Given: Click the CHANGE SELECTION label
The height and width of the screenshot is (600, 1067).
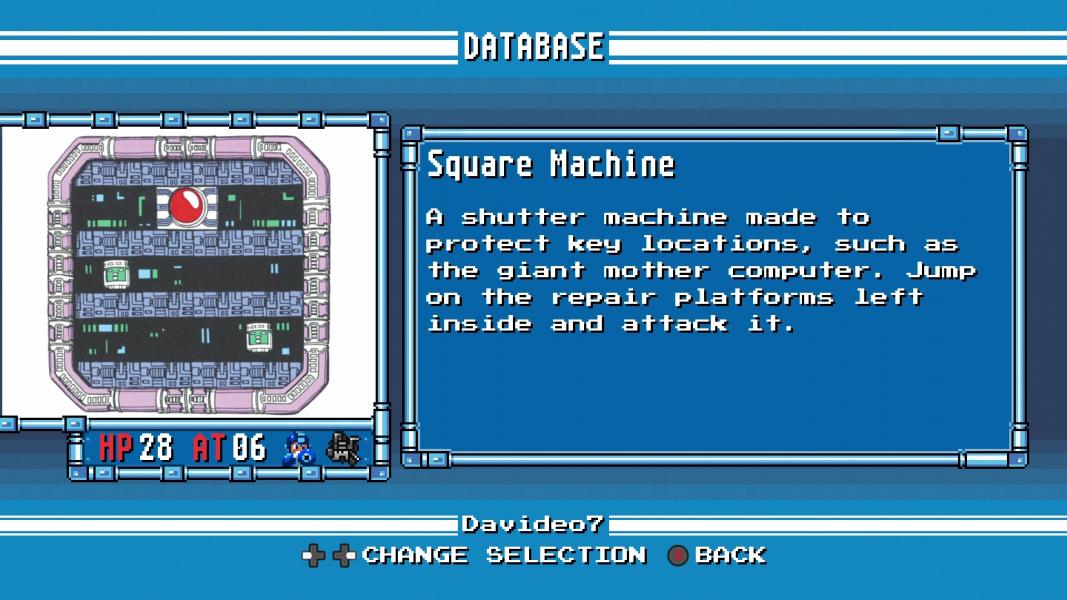Looking at the screenshot, I should click(504, 555).
